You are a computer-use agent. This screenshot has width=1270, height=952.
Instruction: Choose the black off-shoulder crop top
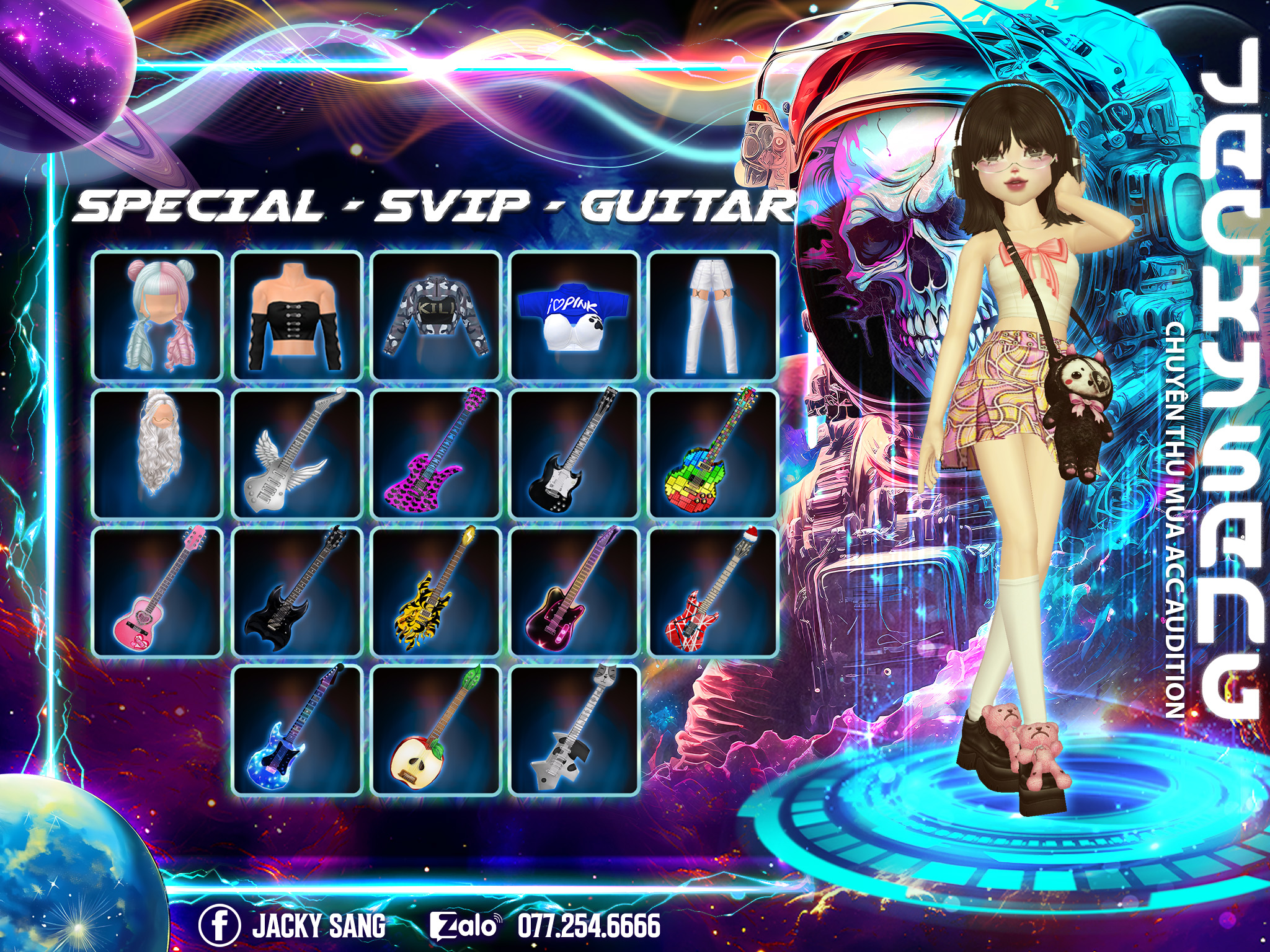[297, 315]
